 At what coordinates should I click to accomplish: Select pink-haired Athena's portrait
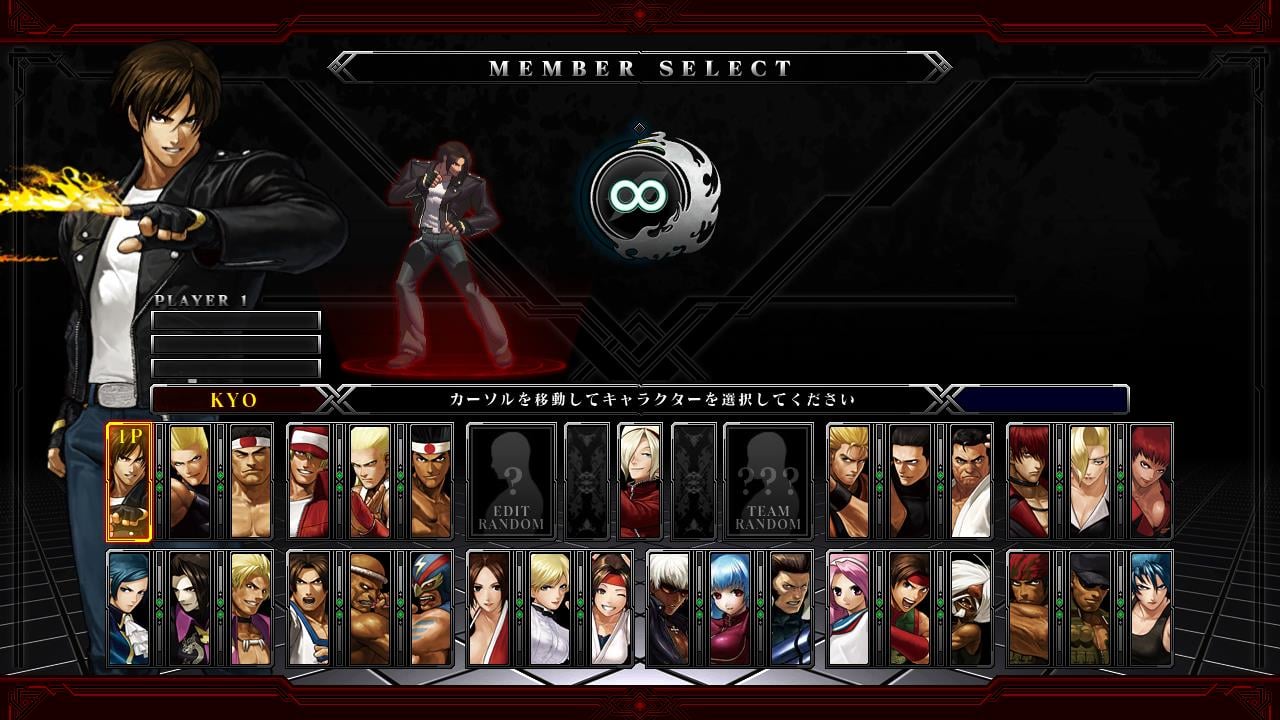(849, 608)
